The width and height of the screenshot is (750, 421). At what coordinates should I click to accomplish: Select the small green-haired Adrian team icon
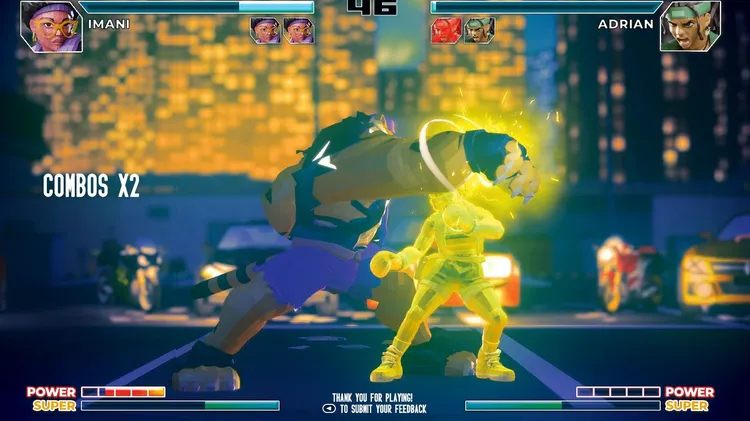(x=479, y=31)
